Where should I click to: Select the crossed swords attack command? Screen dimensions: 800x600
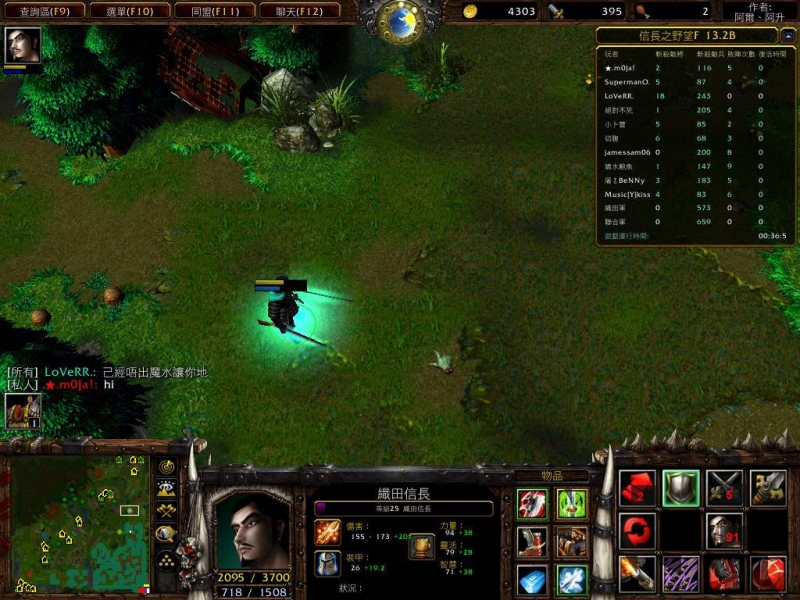725,488
